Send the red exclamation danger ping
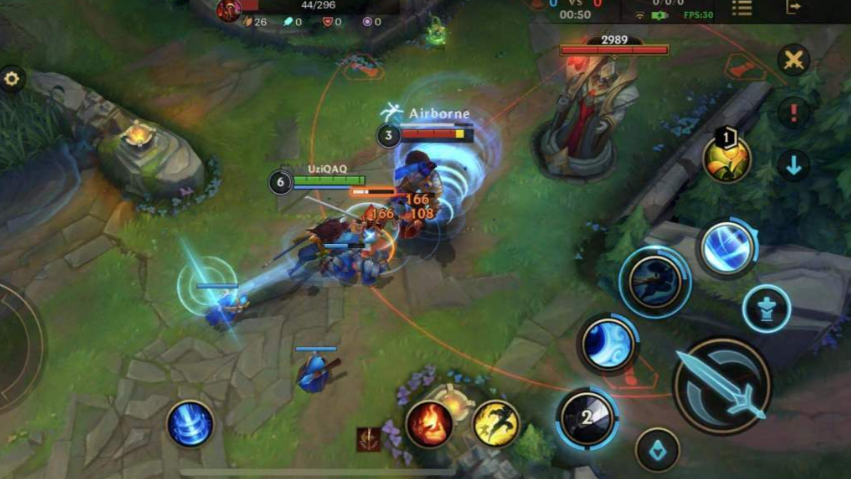The height and width of the screenshot is (479, 851). 794,112
